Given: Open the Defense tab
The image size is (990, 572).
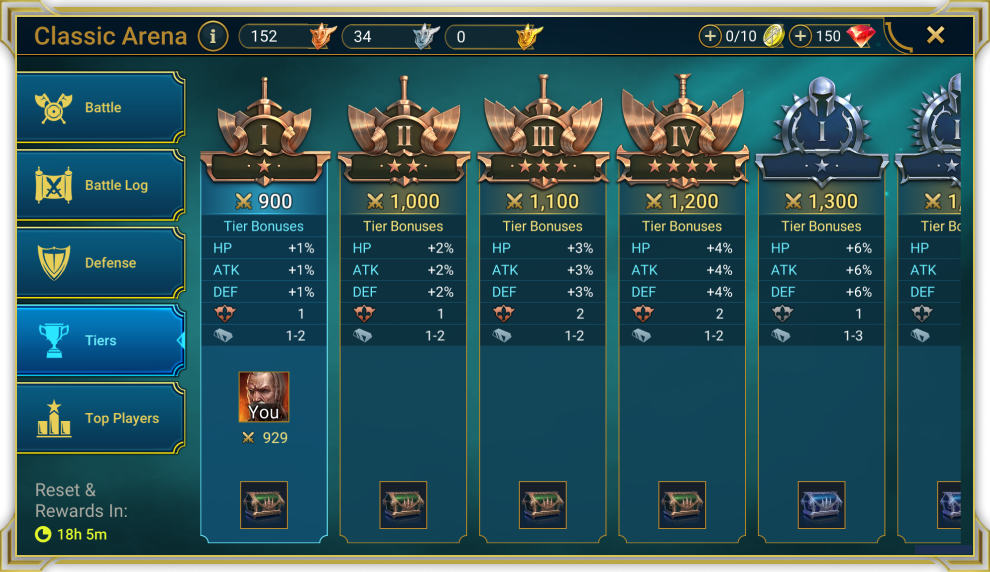Looking at the screenshot, I should [100, 263].
